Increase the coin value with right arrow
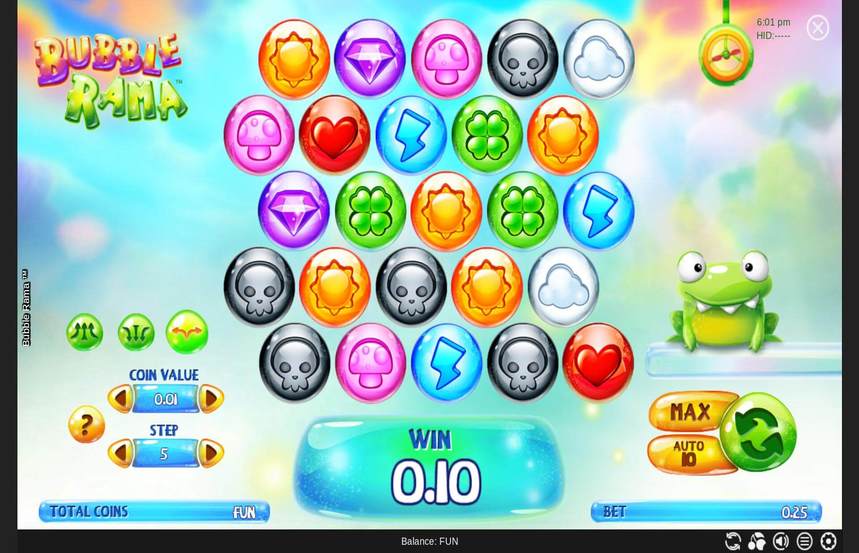The width and height of the screenshot is (859, 553). tap(211, 399)
